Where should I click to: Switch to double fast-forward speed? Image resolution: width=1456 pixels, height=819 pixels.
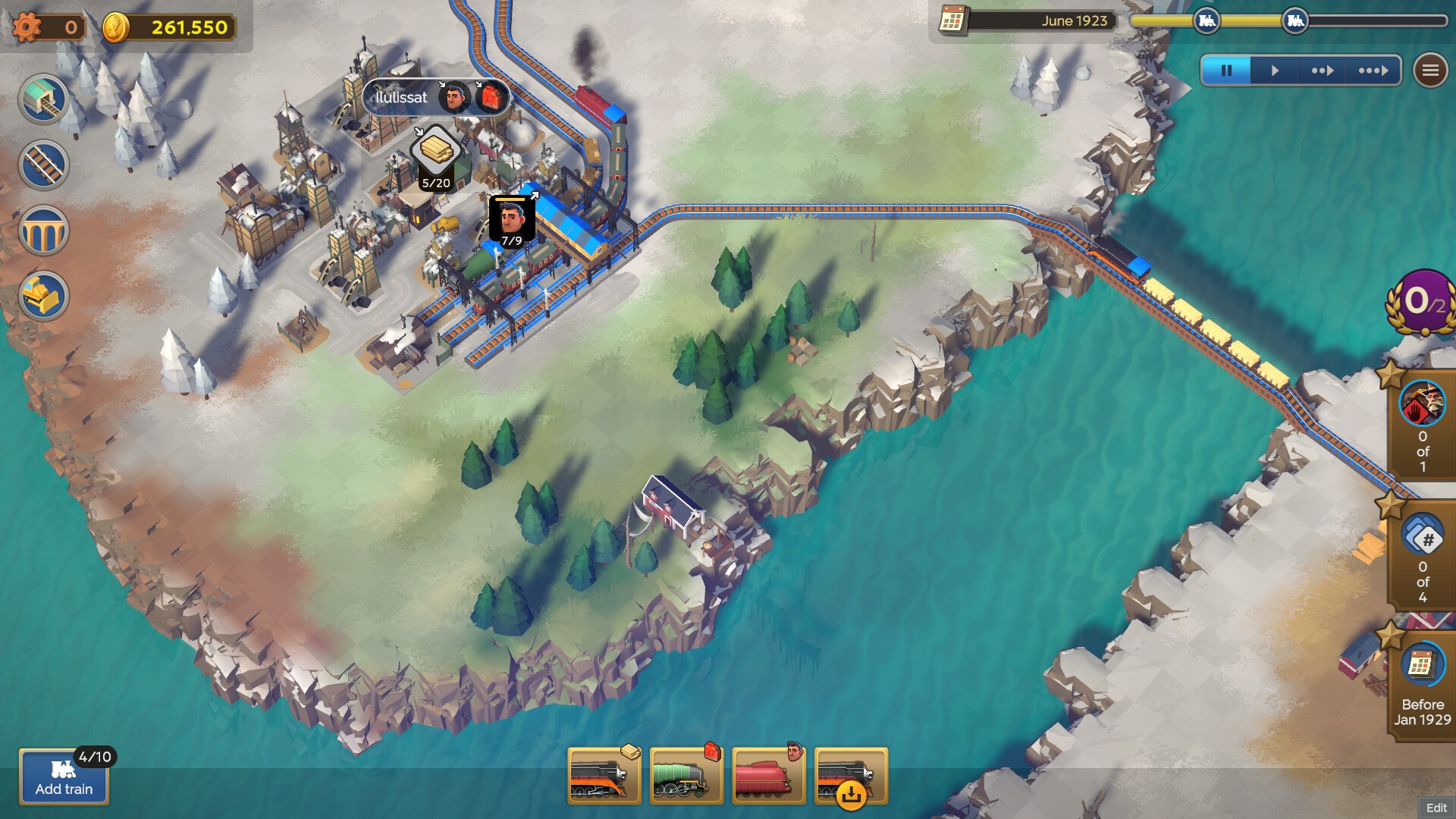(1323, 71)
